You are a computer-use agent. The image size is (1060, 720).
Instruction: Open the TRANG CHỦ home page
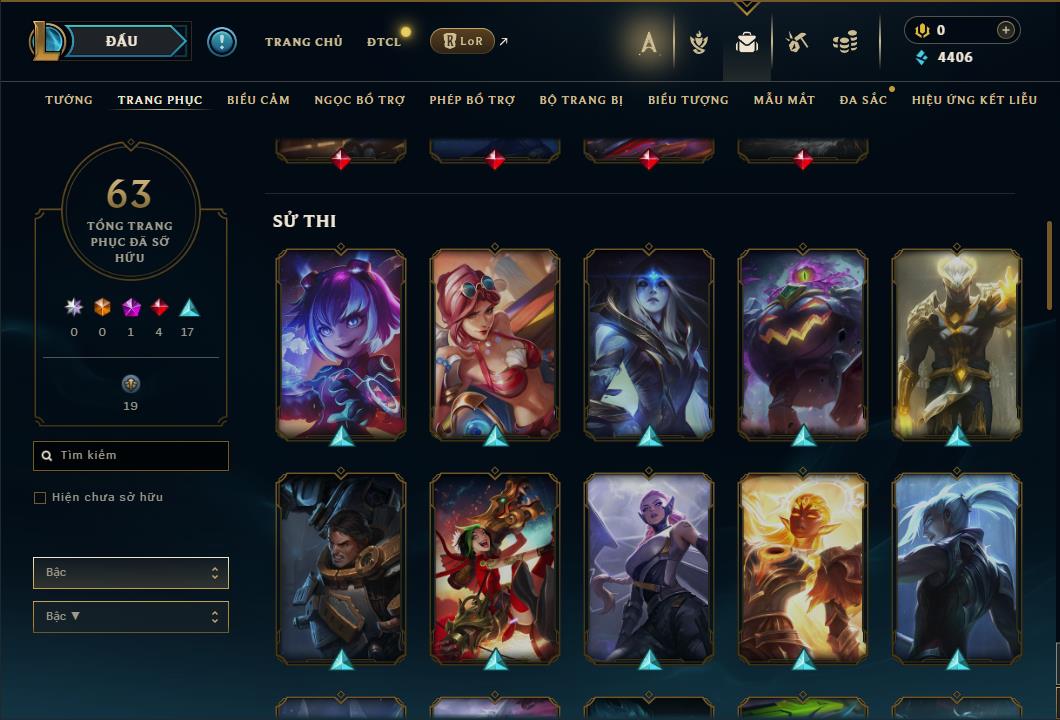click(x=303, y=42)
